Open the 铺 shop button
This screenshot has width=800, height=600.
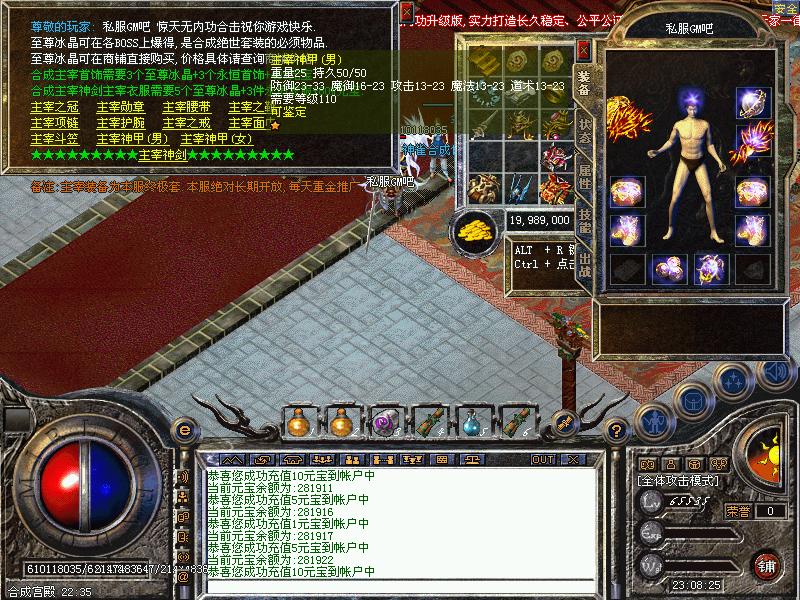(767, 565)
